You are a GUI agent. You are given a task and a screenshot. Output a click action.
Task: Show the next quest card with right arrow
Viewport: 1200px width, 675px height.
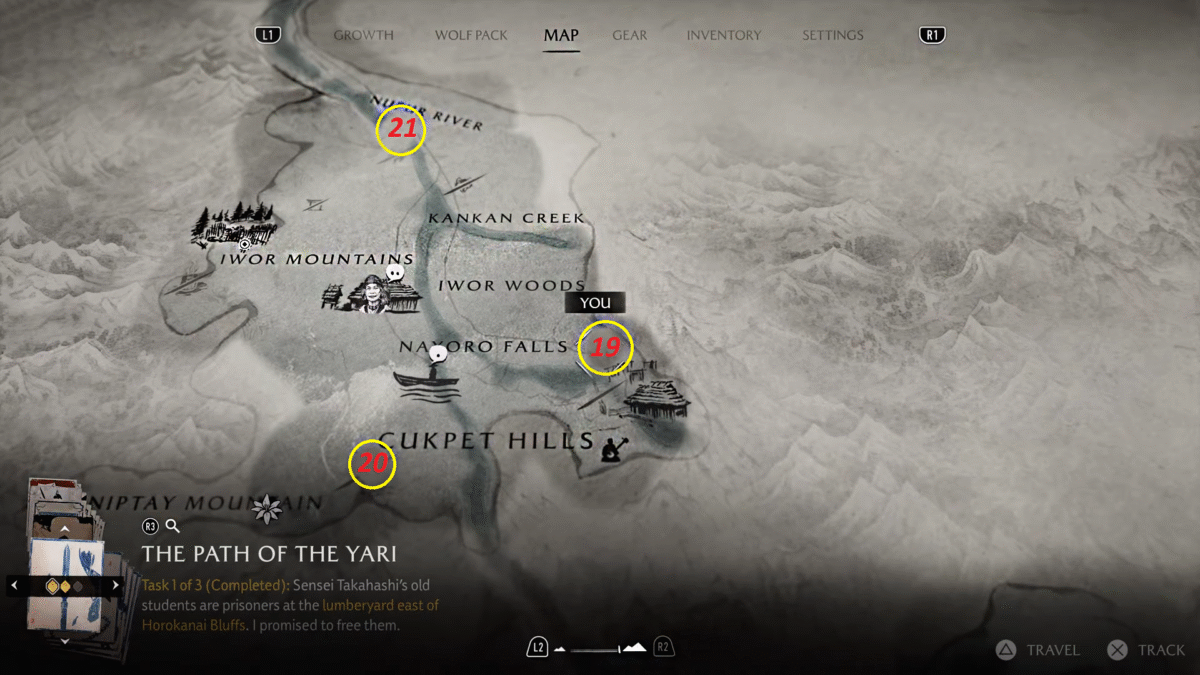coord(116,585)
